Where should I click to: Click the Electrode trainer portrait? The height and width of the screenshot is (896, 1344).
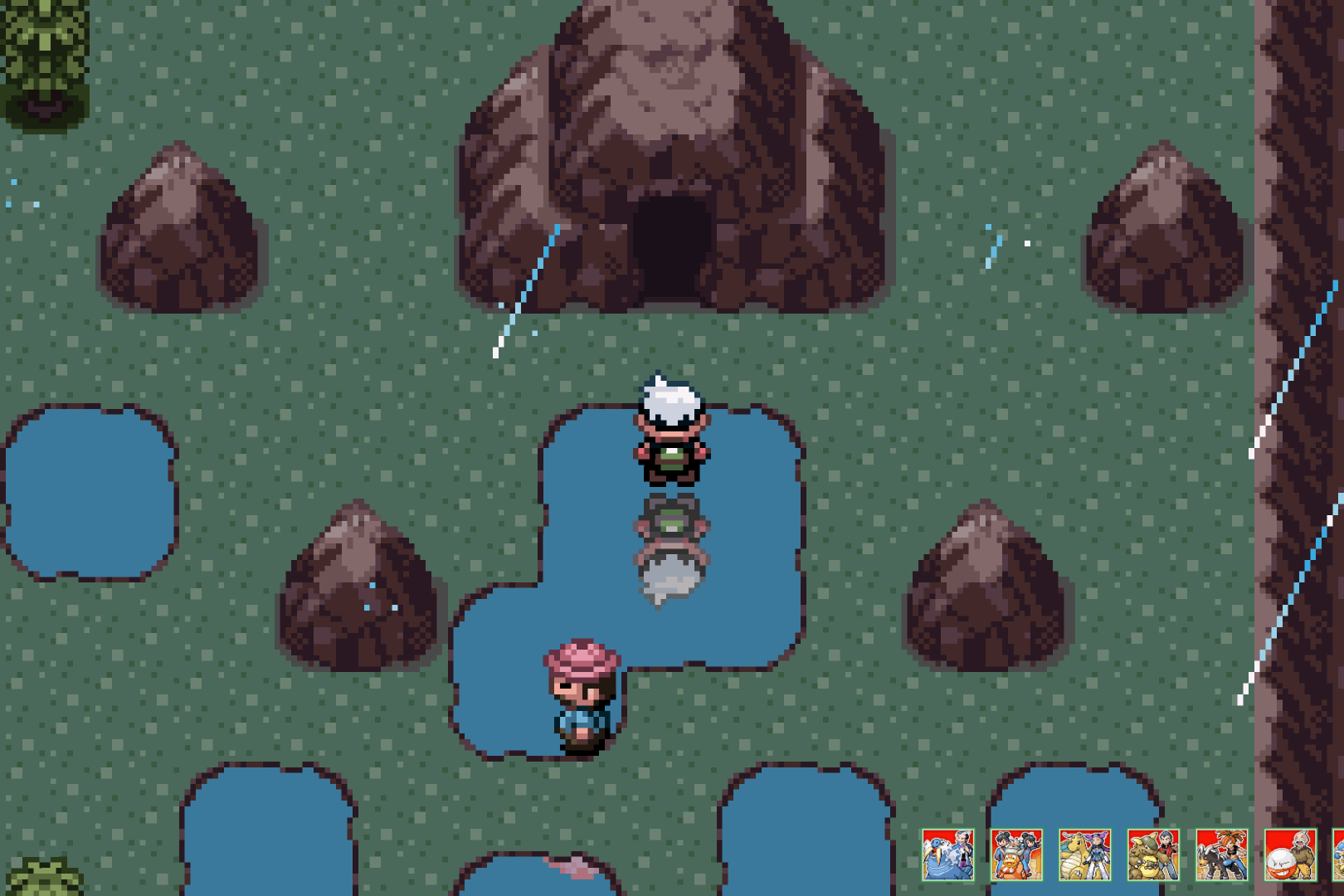tap(1290, 855)
